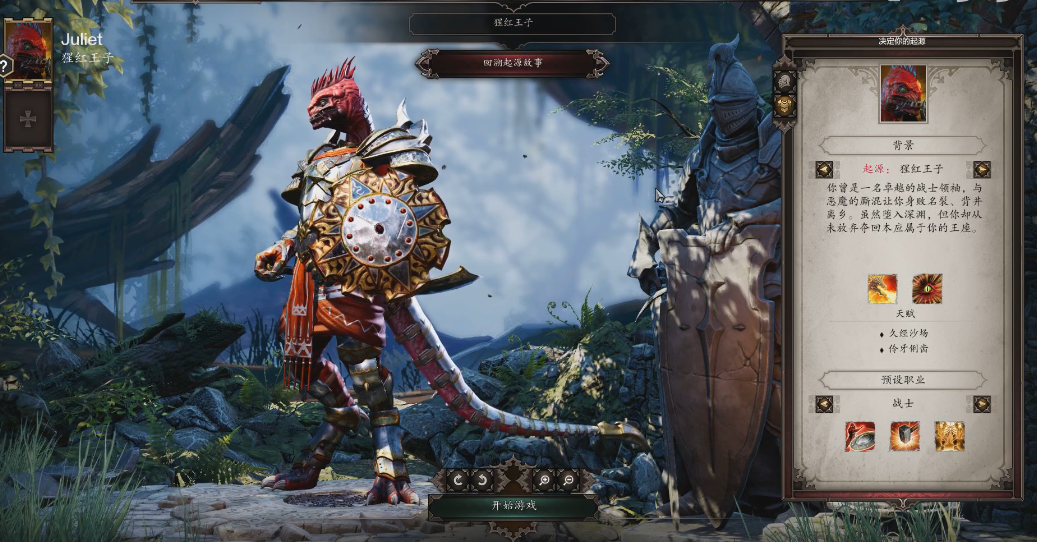Select Juliet's Red Prince portrait

point(28,50)
